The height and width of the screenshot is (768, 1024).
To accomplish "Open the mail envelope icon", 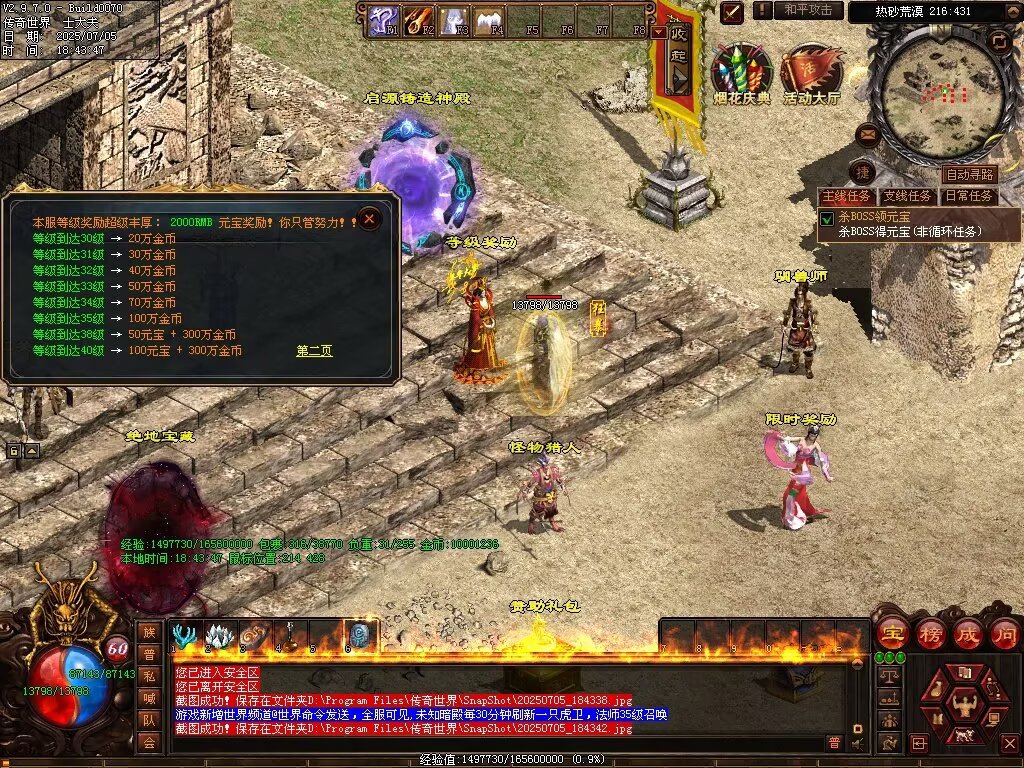I will pos(867,134).
